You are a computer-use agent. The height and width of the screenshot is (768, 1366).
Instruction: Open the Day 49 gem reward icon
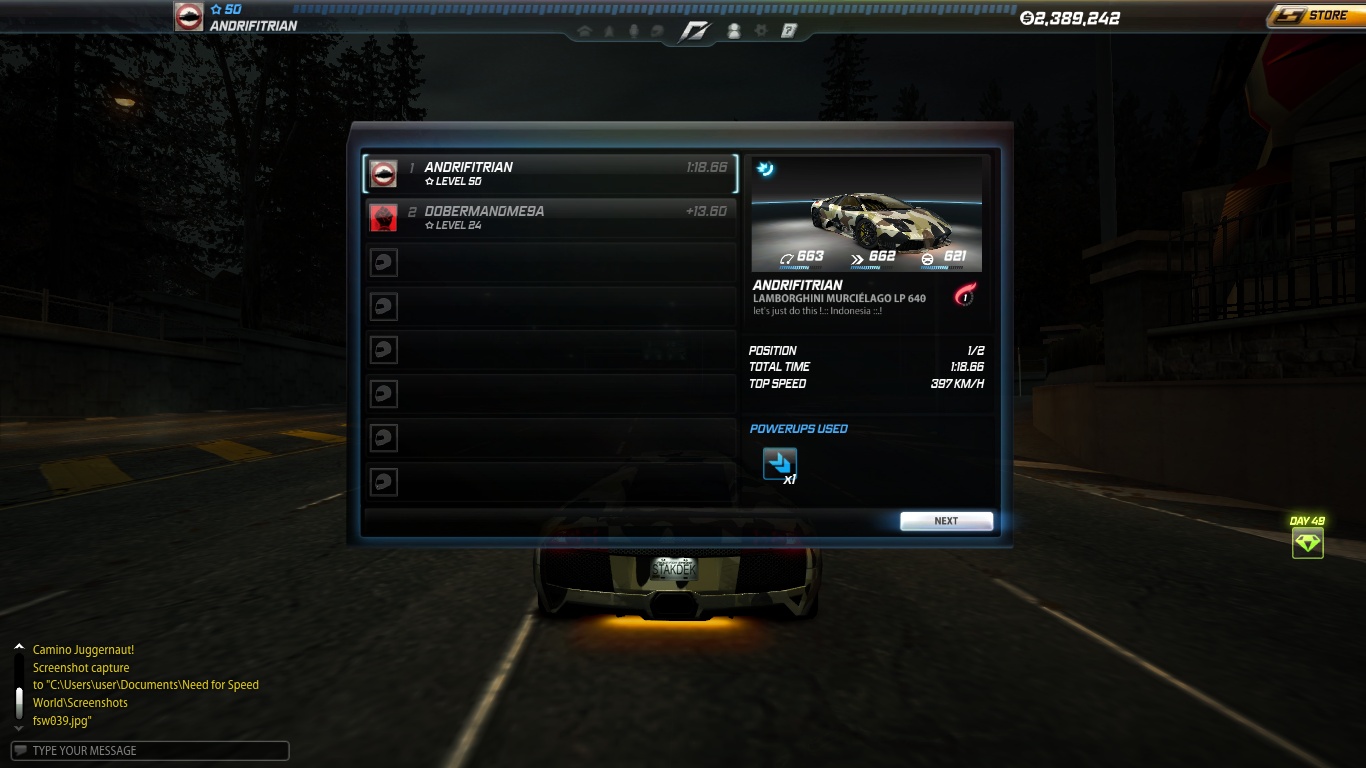click(1307, 543)
